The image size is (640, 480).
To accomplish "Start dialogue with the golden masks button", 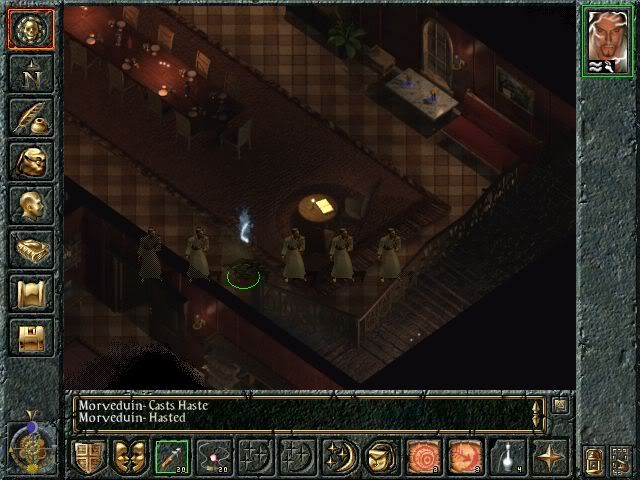I will coord(130,456).
